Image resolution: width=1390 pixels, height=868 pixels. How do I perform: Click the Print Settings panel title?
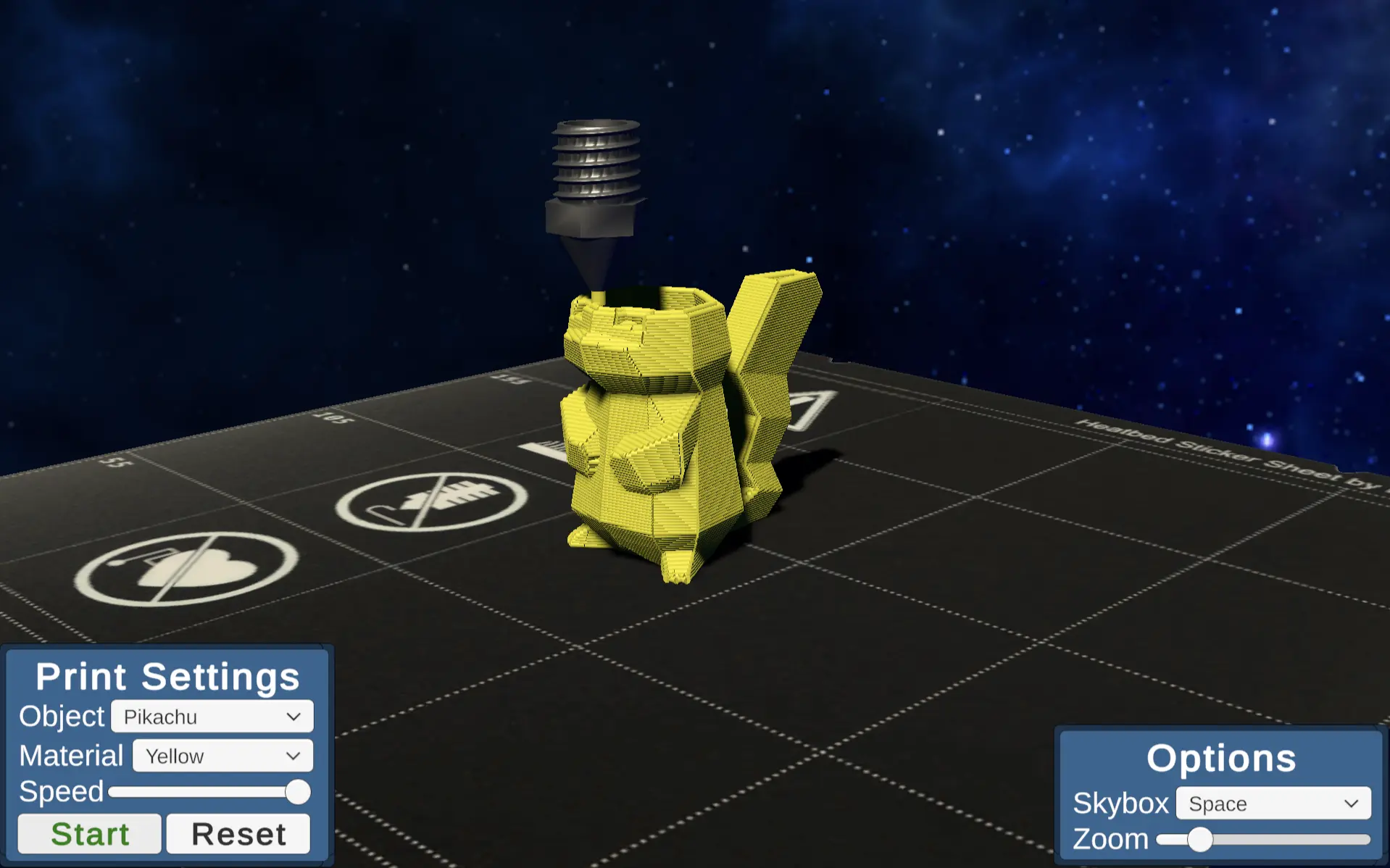pos(168,676)
